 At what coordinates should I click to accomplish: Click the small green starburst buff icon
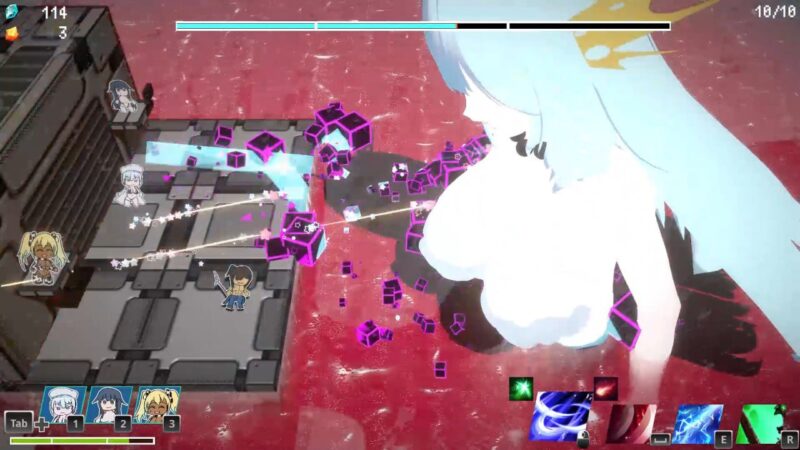521,389
